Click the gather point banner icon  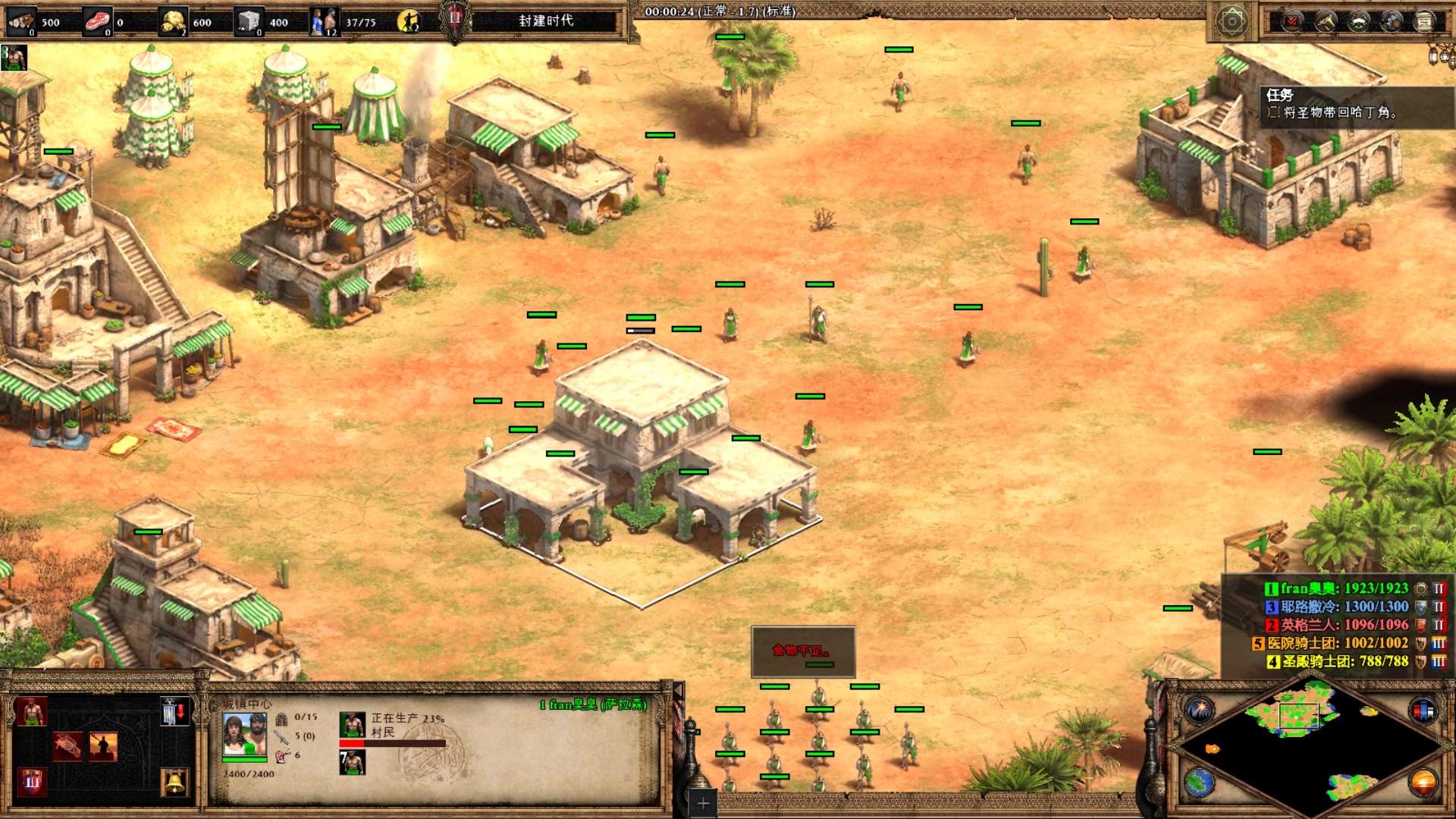click(x=174, y=711)
